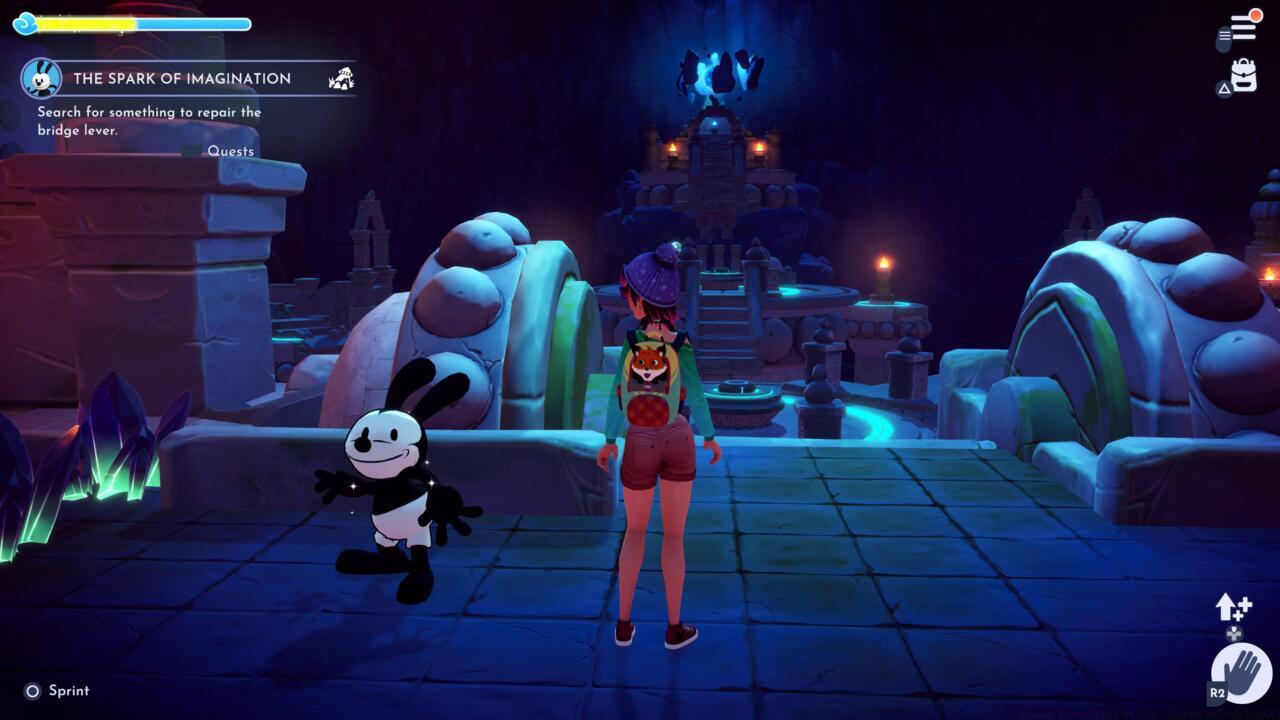Select the orange main menu icon top-right
This screenshot has height=720, width=1280.
[x=1243, y=28]
